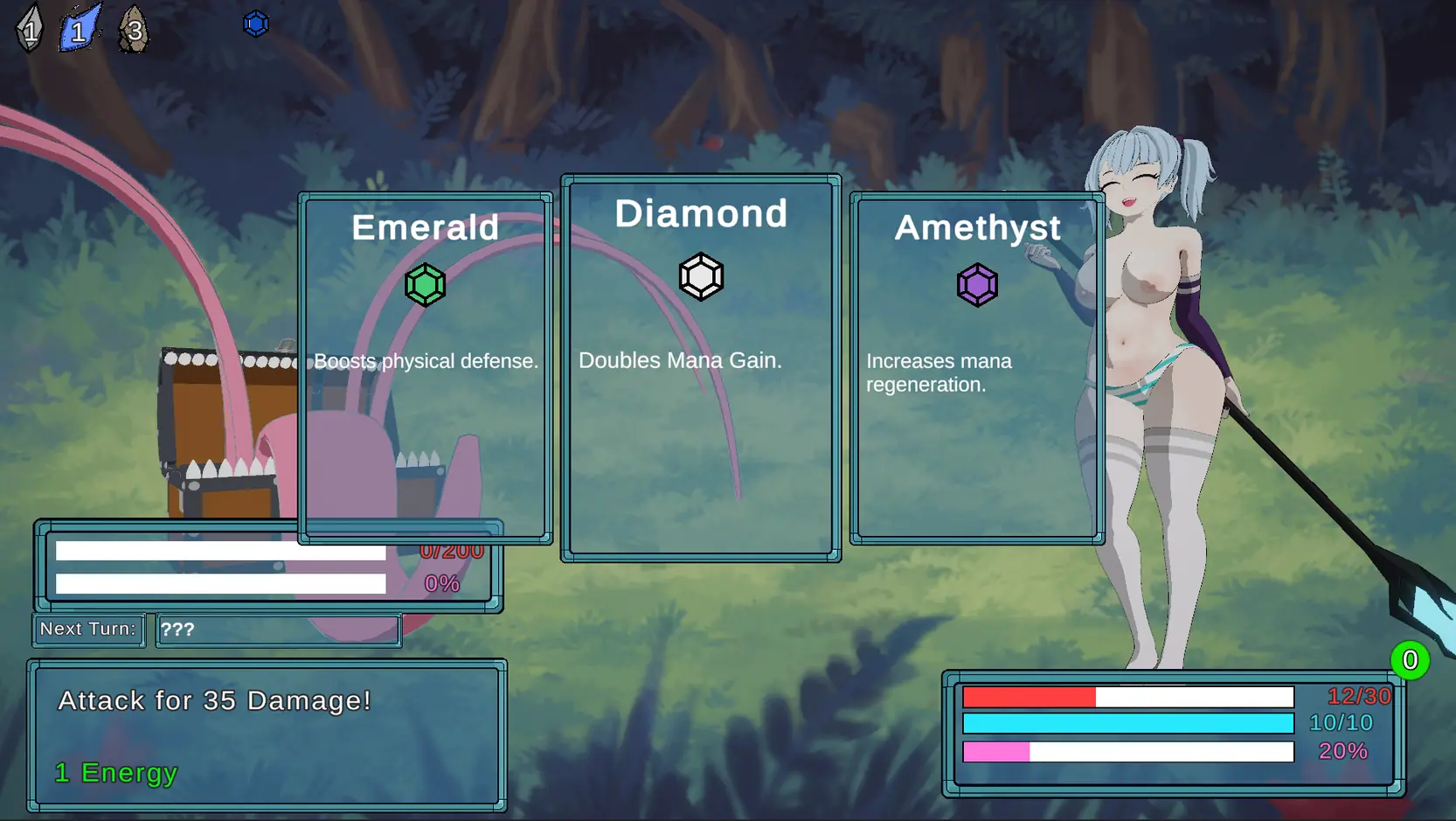This screenshot has height=821, width=1456.
Task: Click the blue sapphire gem icon
Action: tap(255, 24)
